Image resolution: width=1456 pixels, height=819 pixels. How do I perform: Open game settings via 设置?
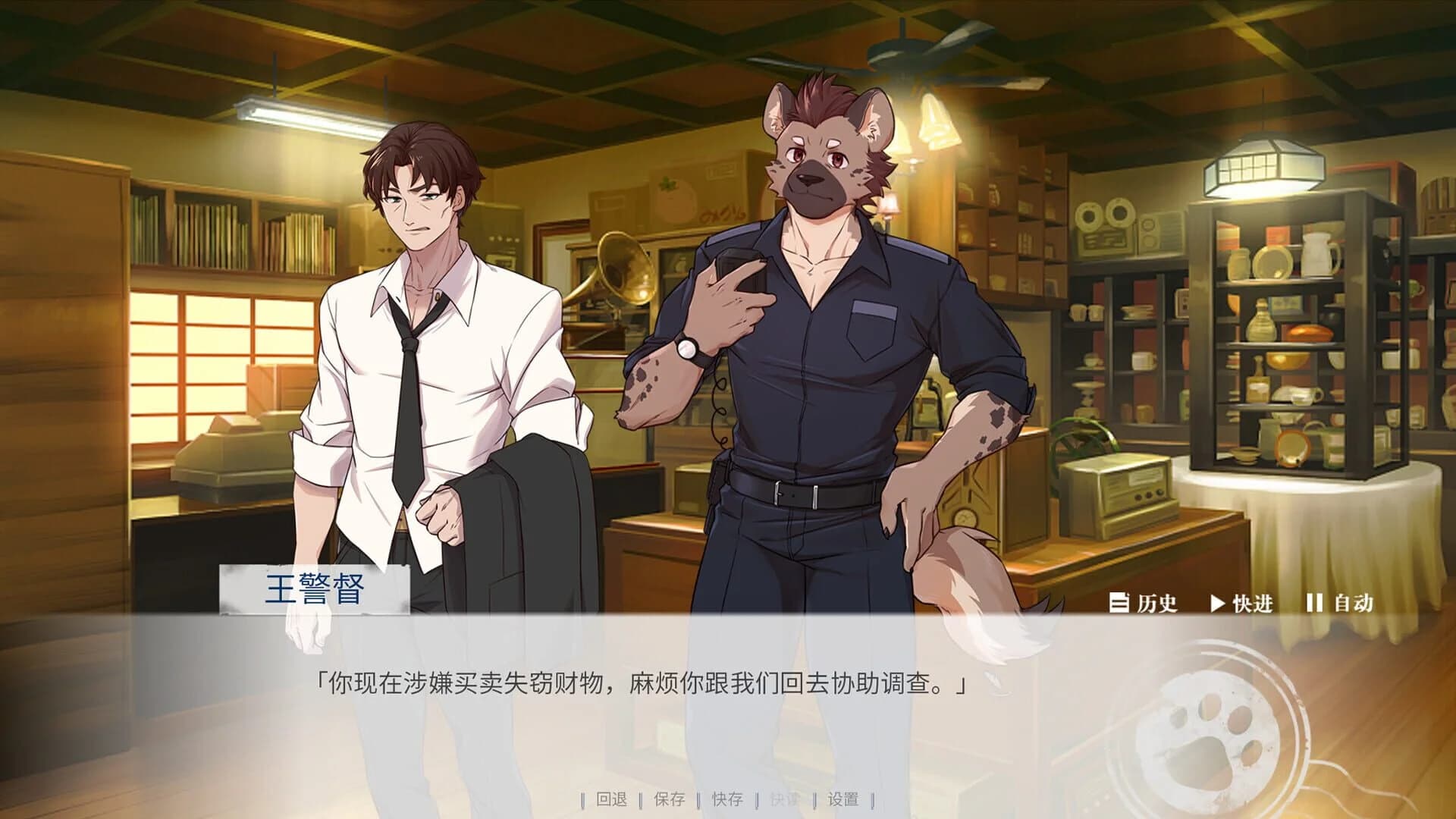pyautogui.click(x=842, y=798)
